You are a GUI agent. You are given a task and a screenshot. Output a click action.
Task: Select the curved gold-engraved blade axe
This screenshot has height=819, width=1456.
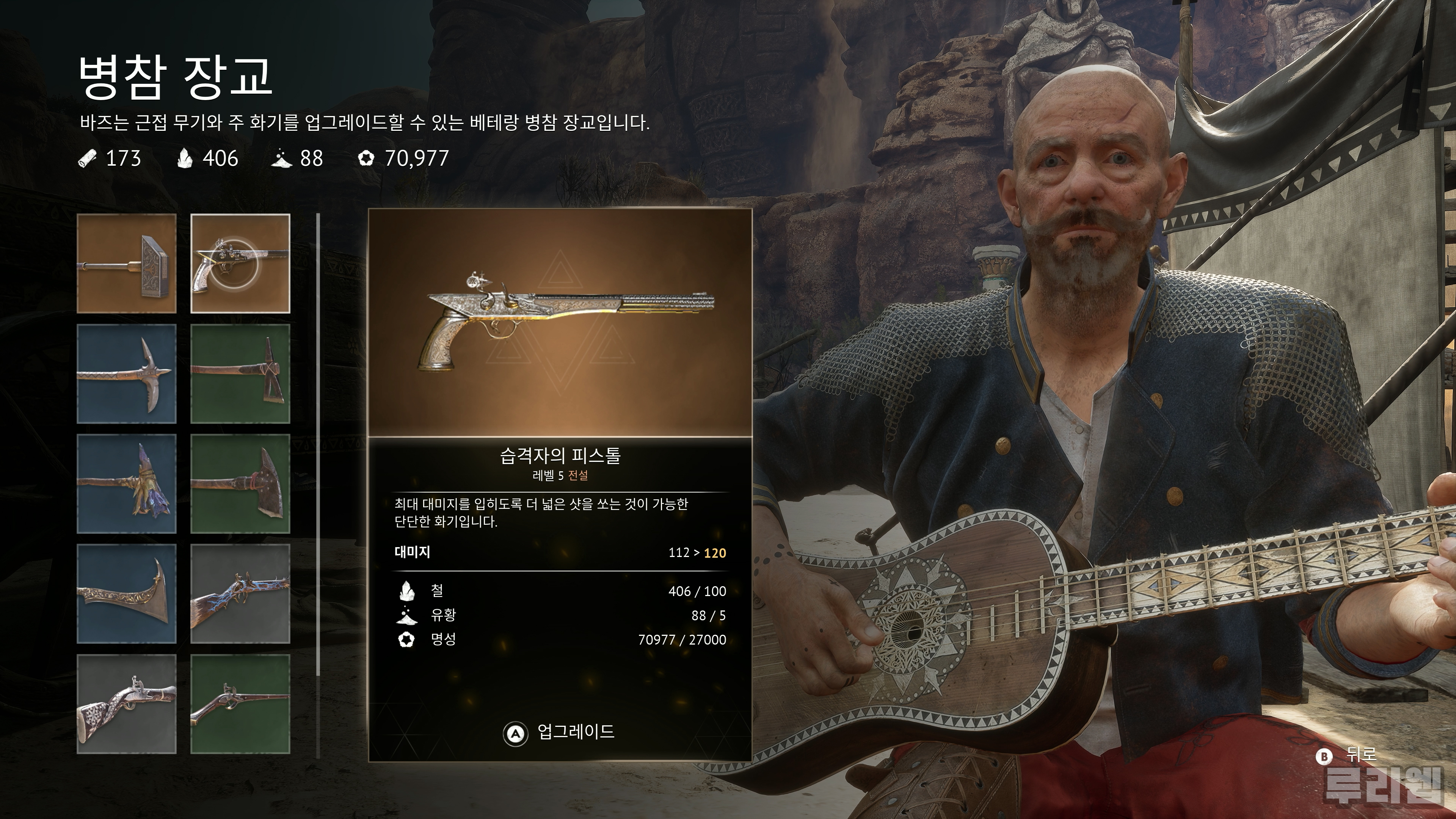pos(127,594)
